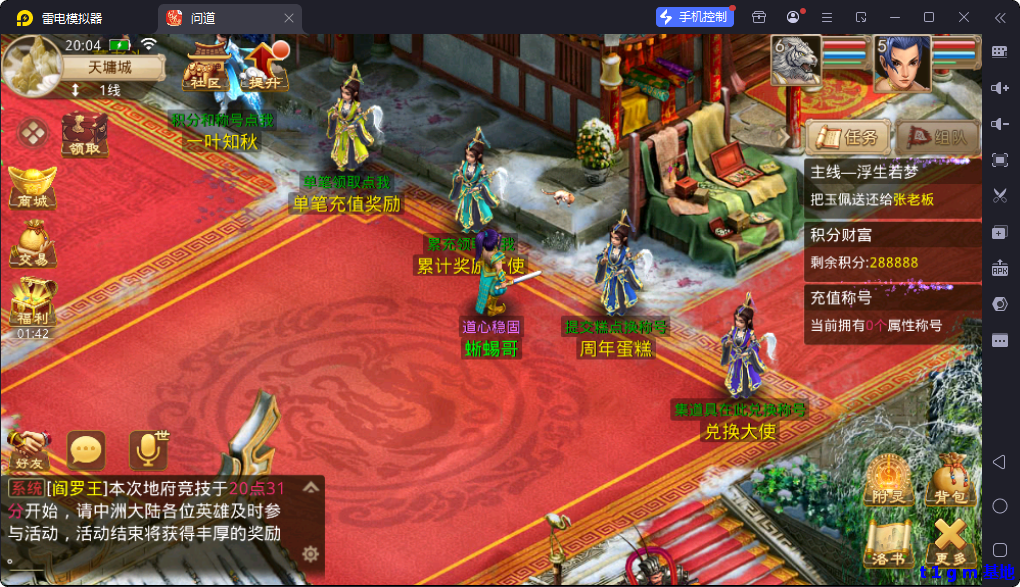
Task: Open the 好友 friends list
Action: point(27,451)
